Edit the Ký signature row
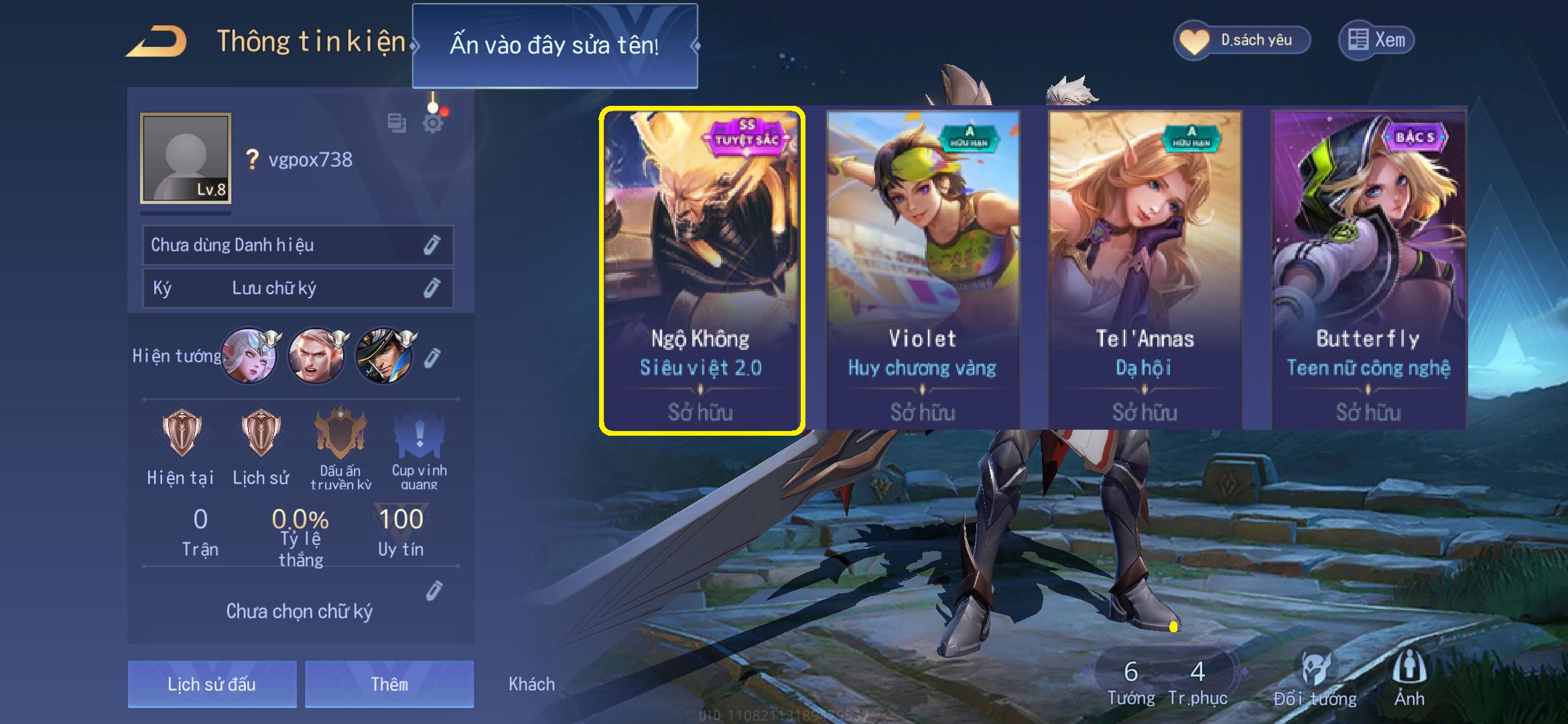This screenshot has height=724, width=1568. point(432,288)
